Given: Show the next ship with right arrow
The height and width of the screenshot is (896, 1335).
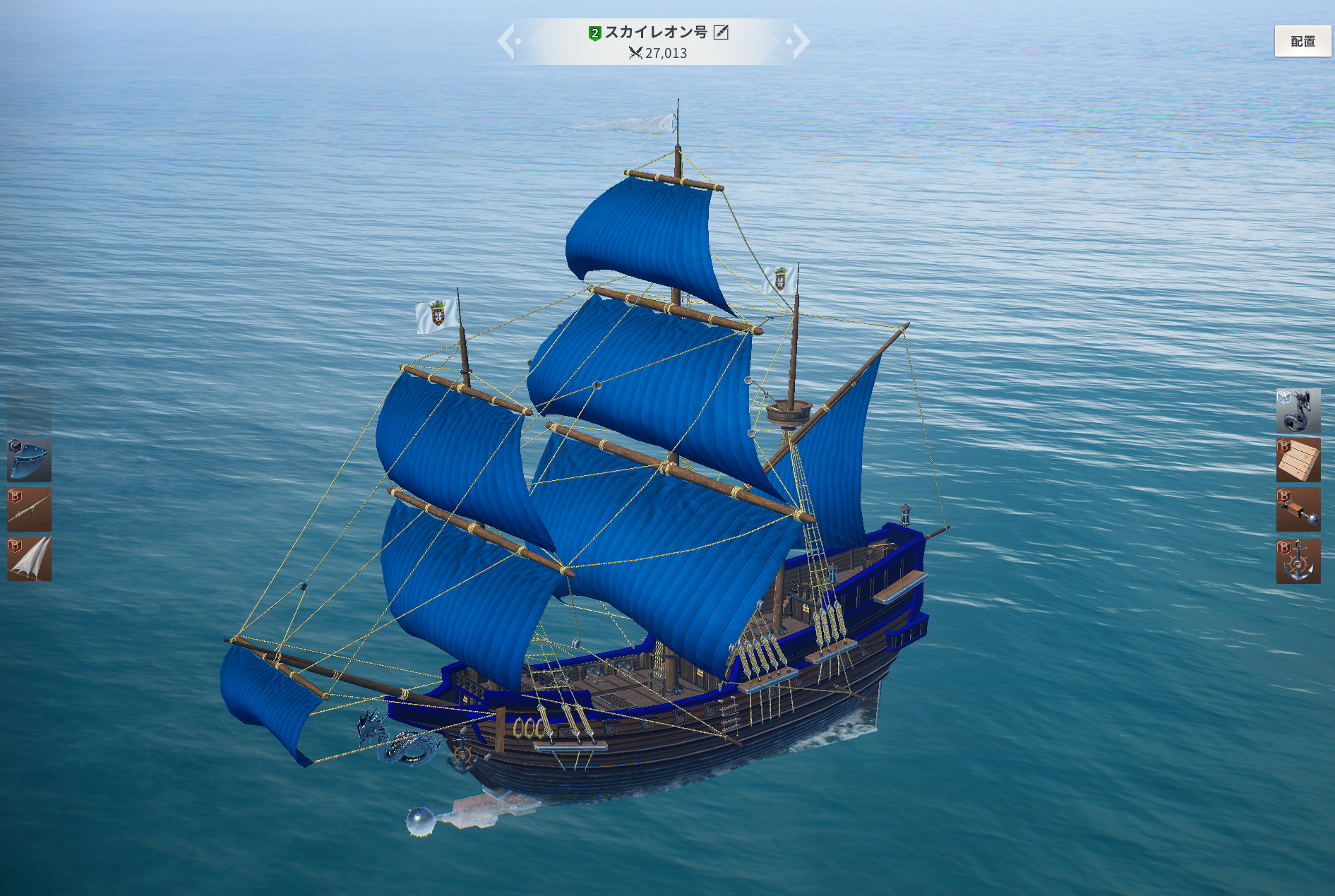Looking at the screenshot, I should click(x=801, y=42).
